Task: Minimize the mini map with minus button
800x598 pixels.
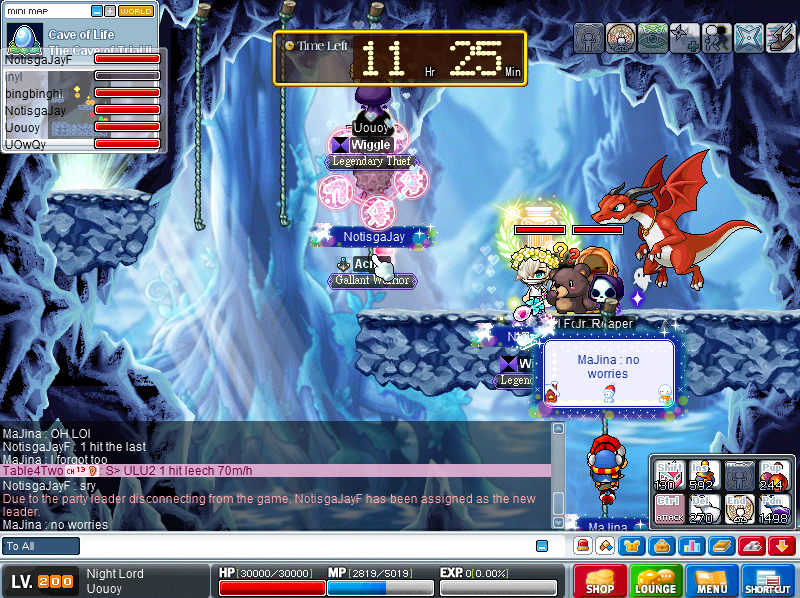Action: pyautogui.click(x=97, y=11)
